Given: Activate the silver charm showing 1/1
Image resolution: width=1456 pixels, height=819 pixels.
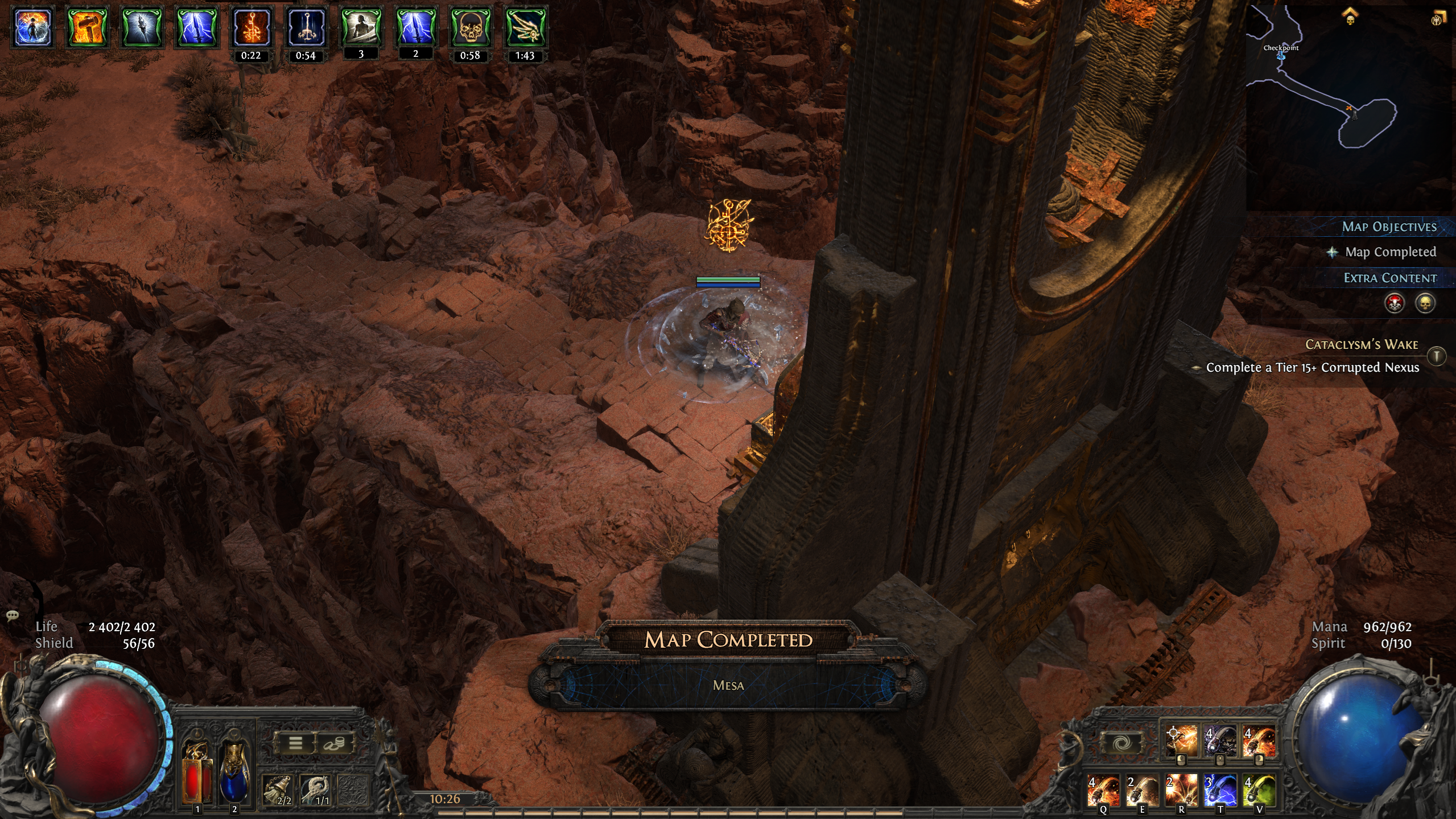Looking at the screenshot, I should click(x=316, y=791).
